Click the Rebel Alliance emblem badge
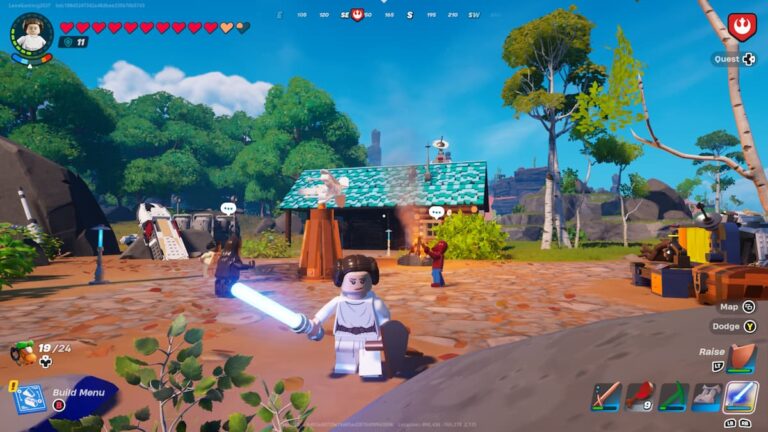The height and width of the screenshot is (432, 768). pyautogui.click(x=741, y=26)
